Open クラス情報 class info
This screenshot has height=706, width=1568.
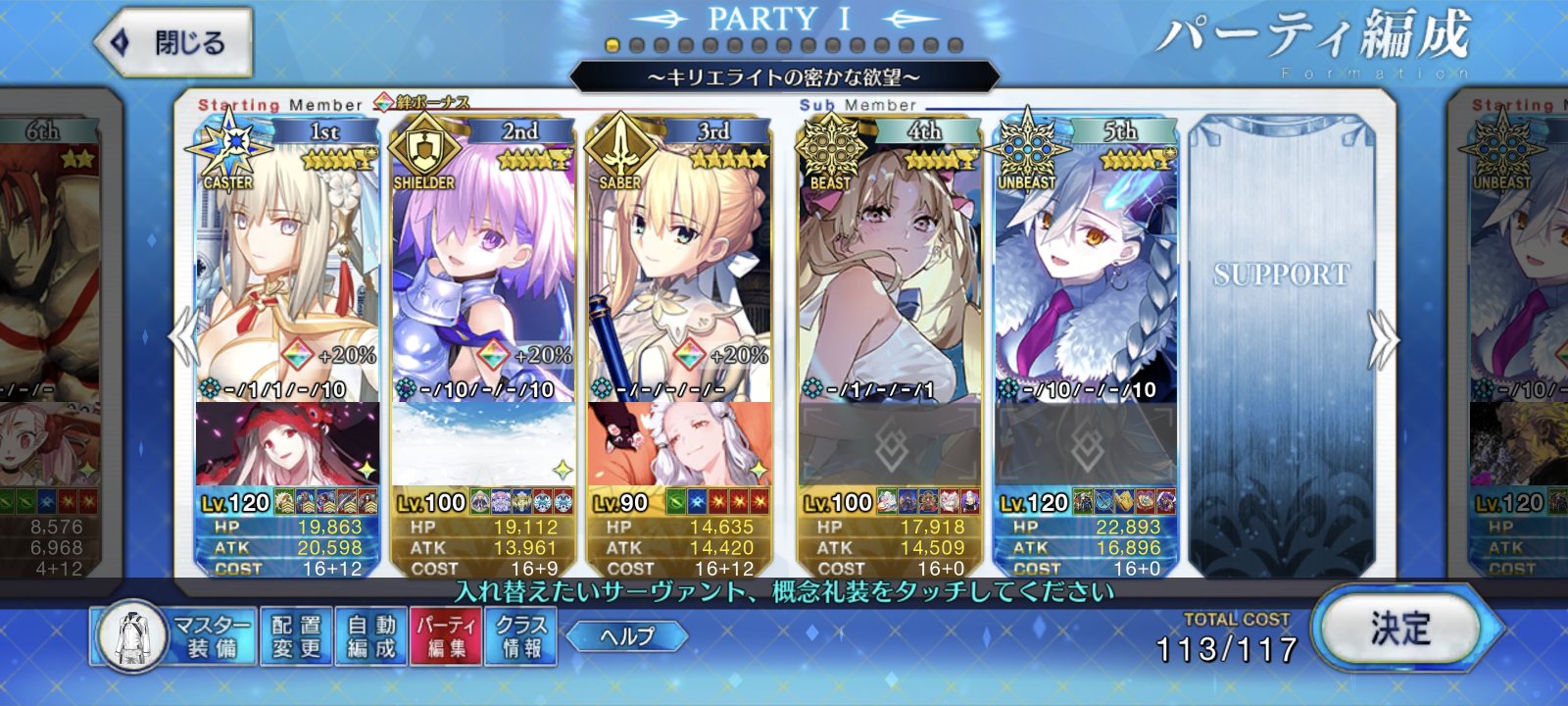(521, 636)
